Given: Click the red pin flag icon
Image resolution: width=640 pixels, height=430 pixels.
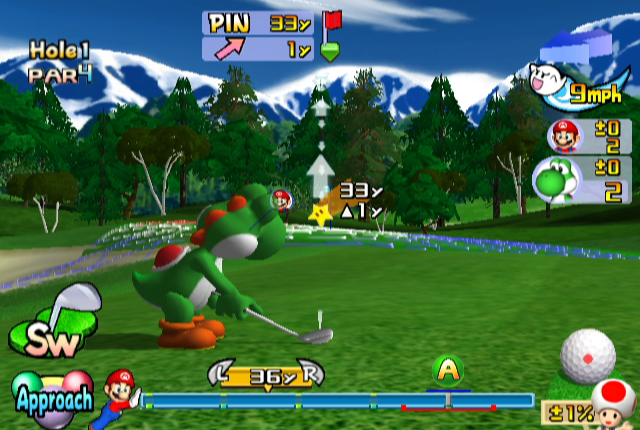Looking at the screenshot, I should [332, 20].
